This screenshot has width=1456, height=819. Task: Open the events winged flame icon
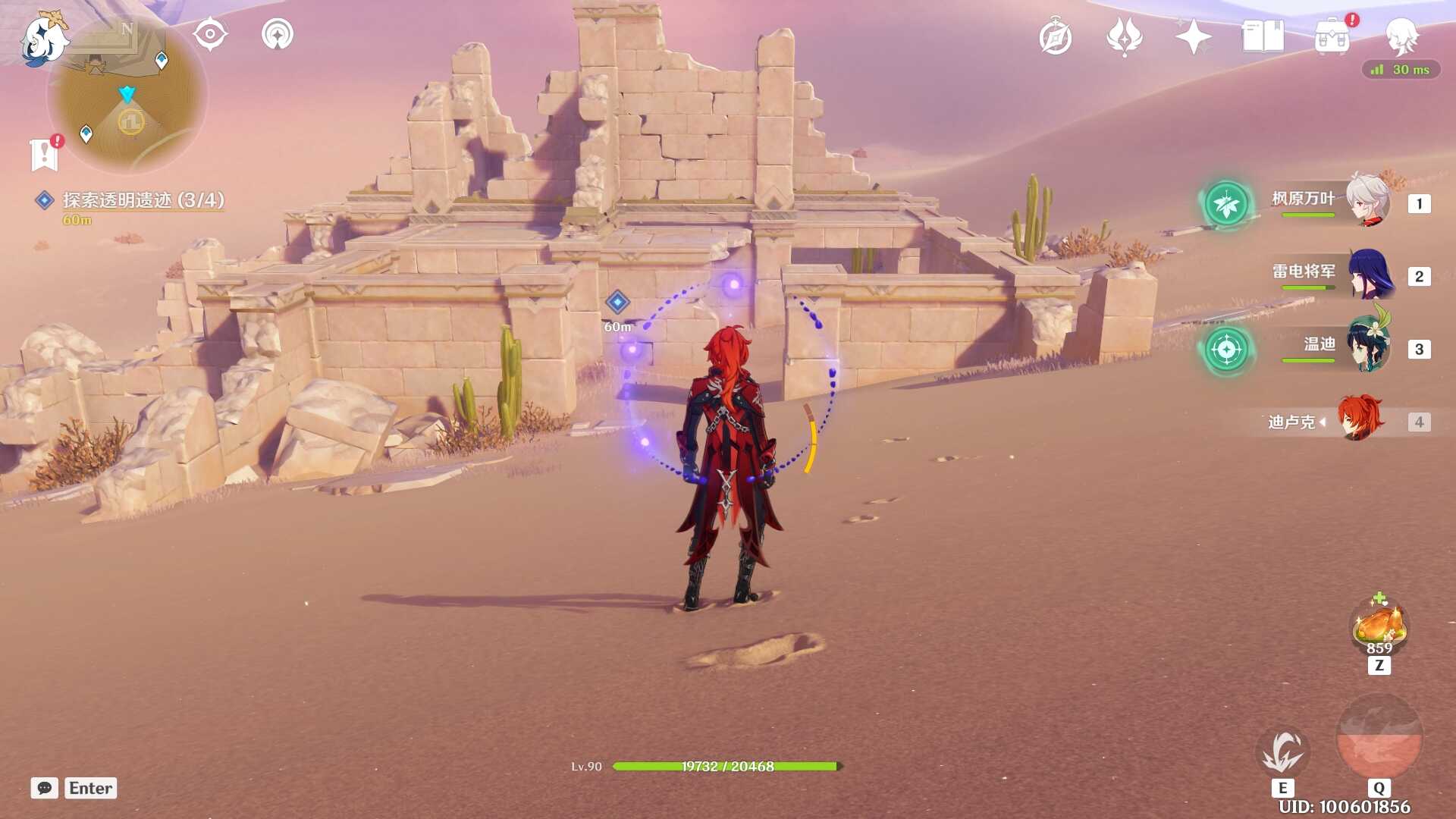1124,36
